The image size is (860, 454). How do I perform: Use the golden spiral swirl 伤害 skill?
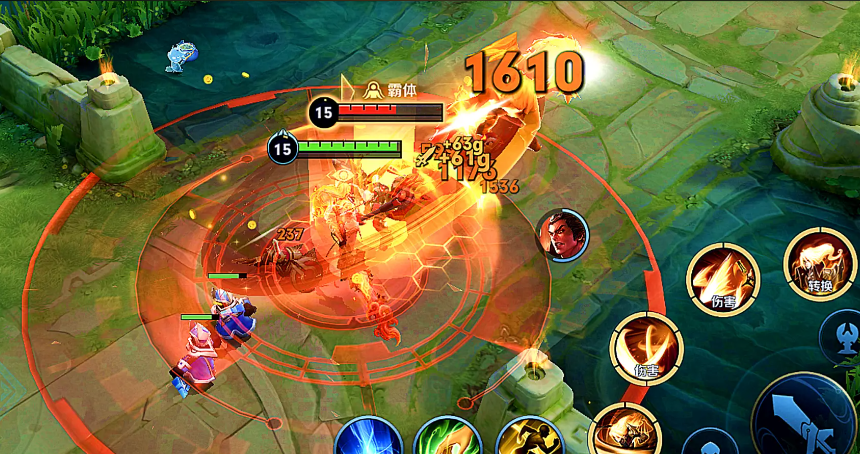click(646, 349)
